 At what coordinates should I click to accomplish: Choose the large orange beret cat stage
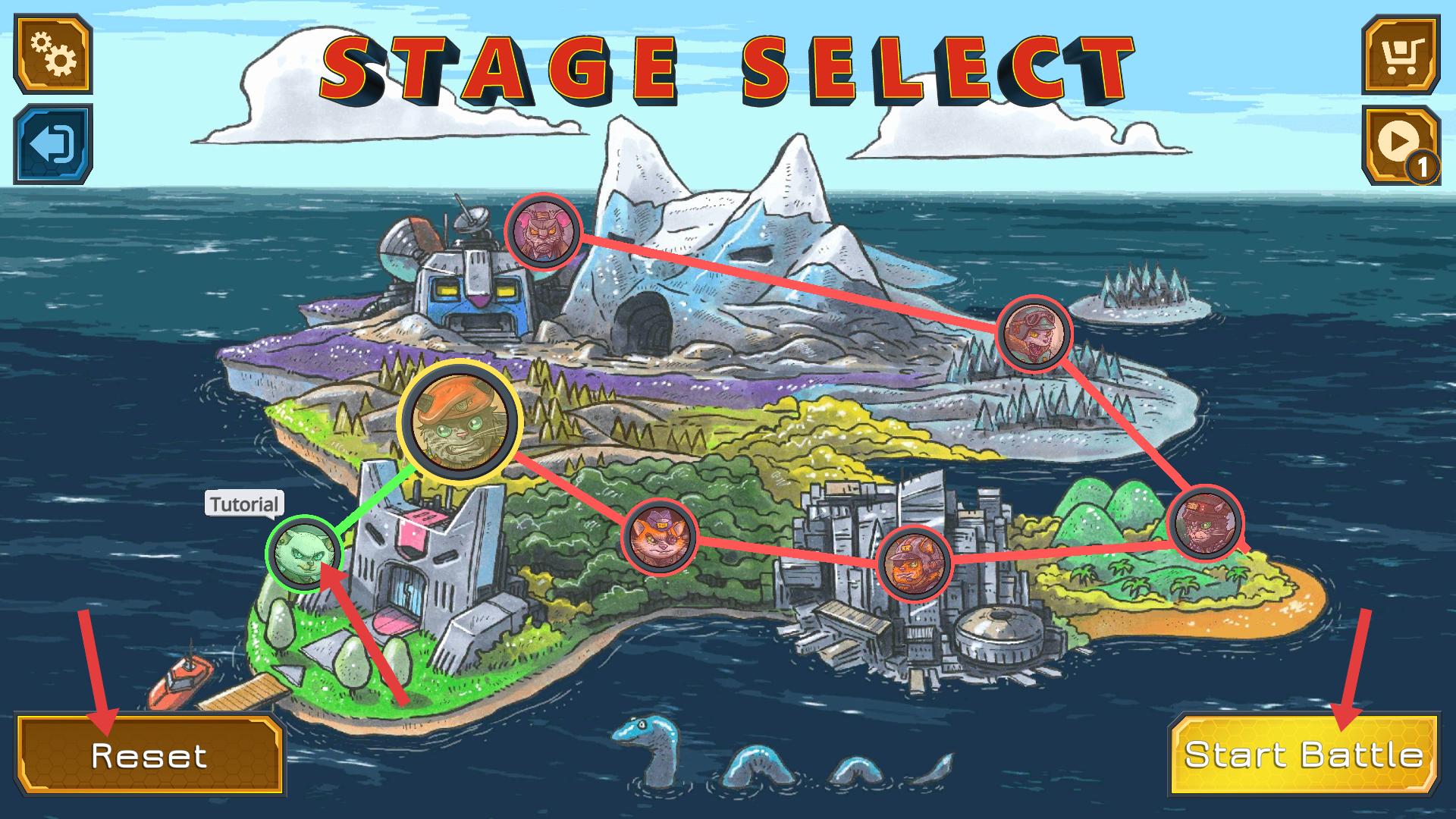459,422
